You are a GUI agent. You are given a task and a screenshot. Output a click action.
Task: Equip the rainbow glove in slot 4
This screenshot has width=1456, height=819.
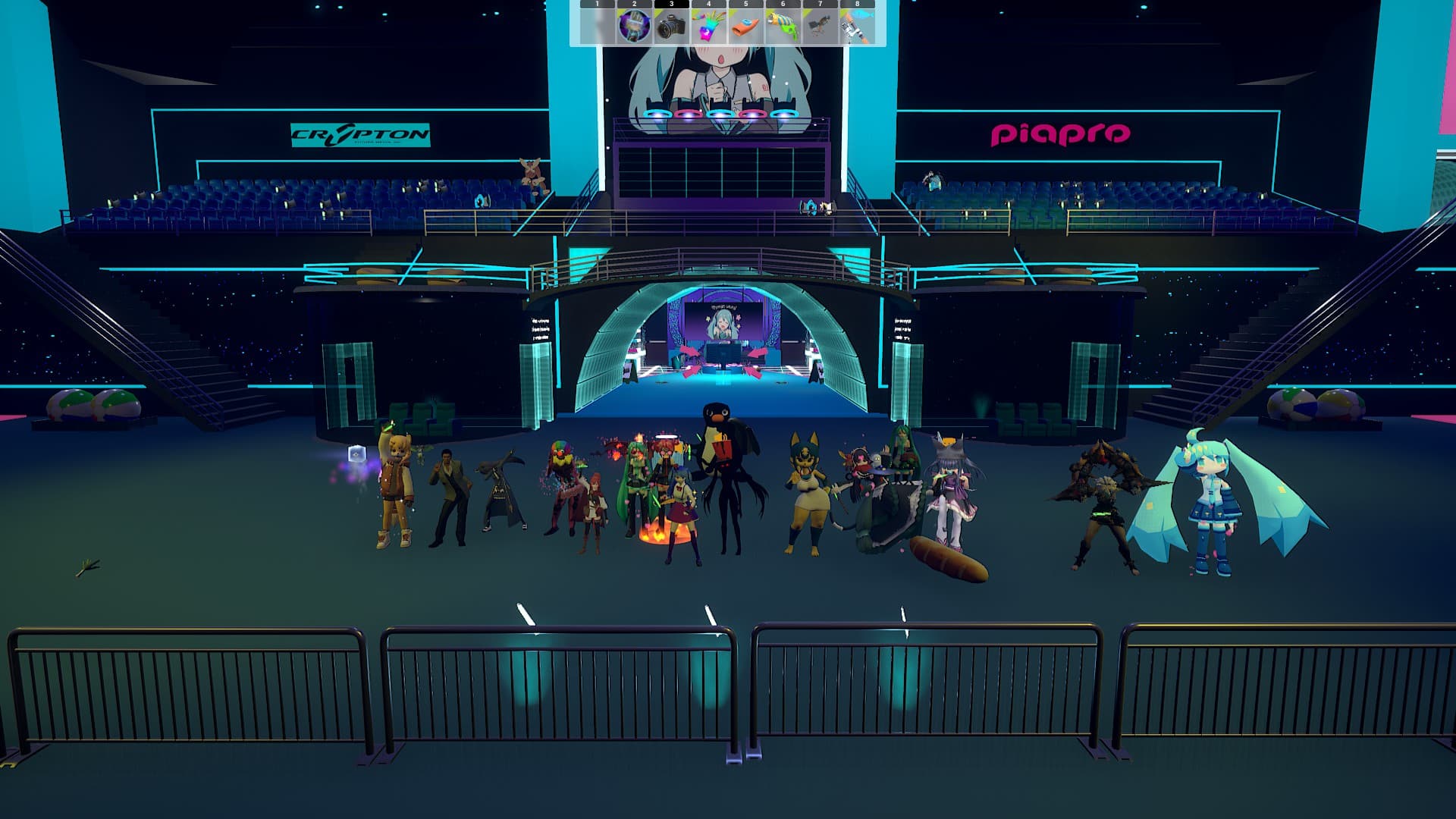click(x=708, y=27)
